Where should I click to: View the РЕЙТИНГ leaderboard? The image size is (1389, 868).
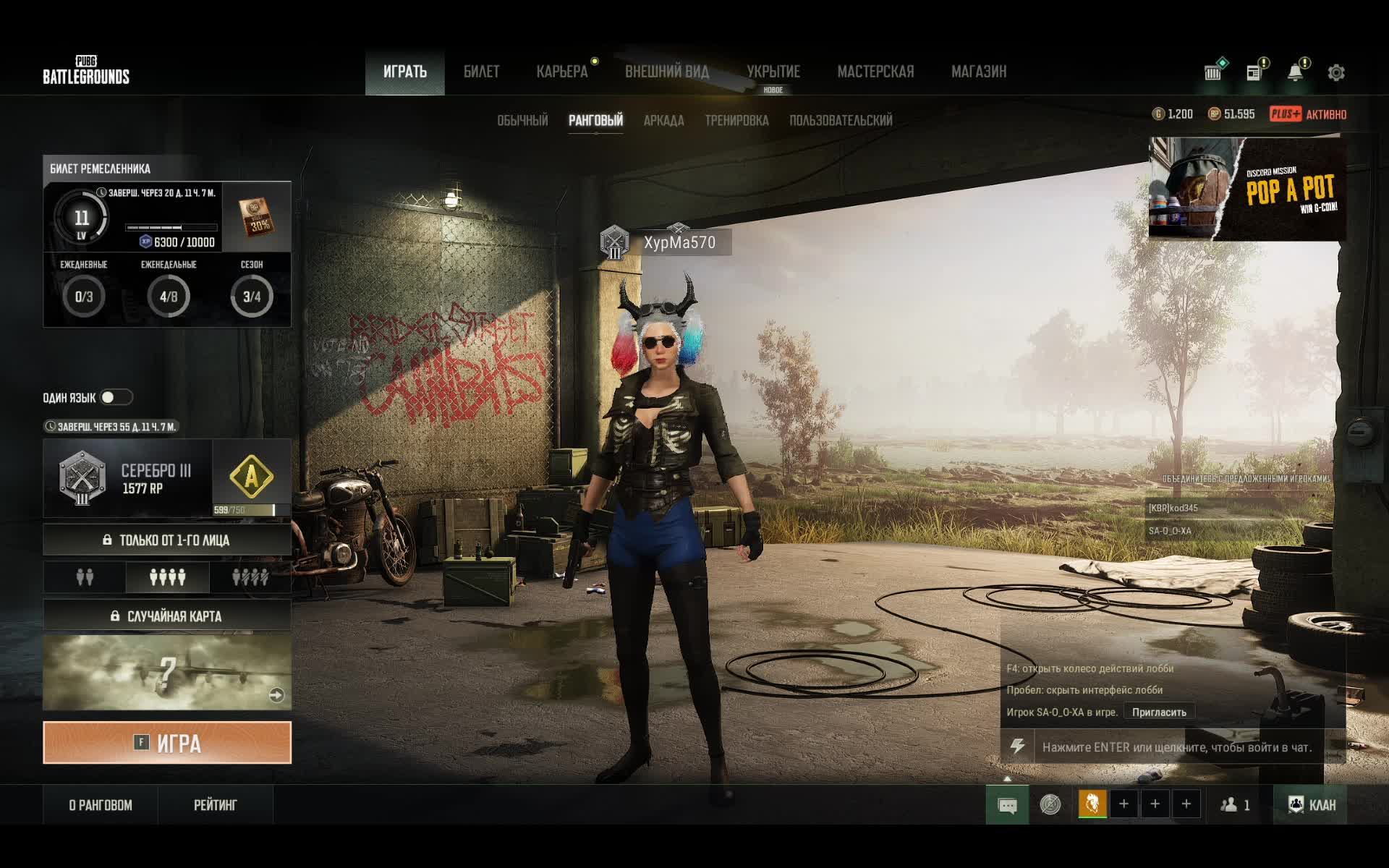coord(215,805)
